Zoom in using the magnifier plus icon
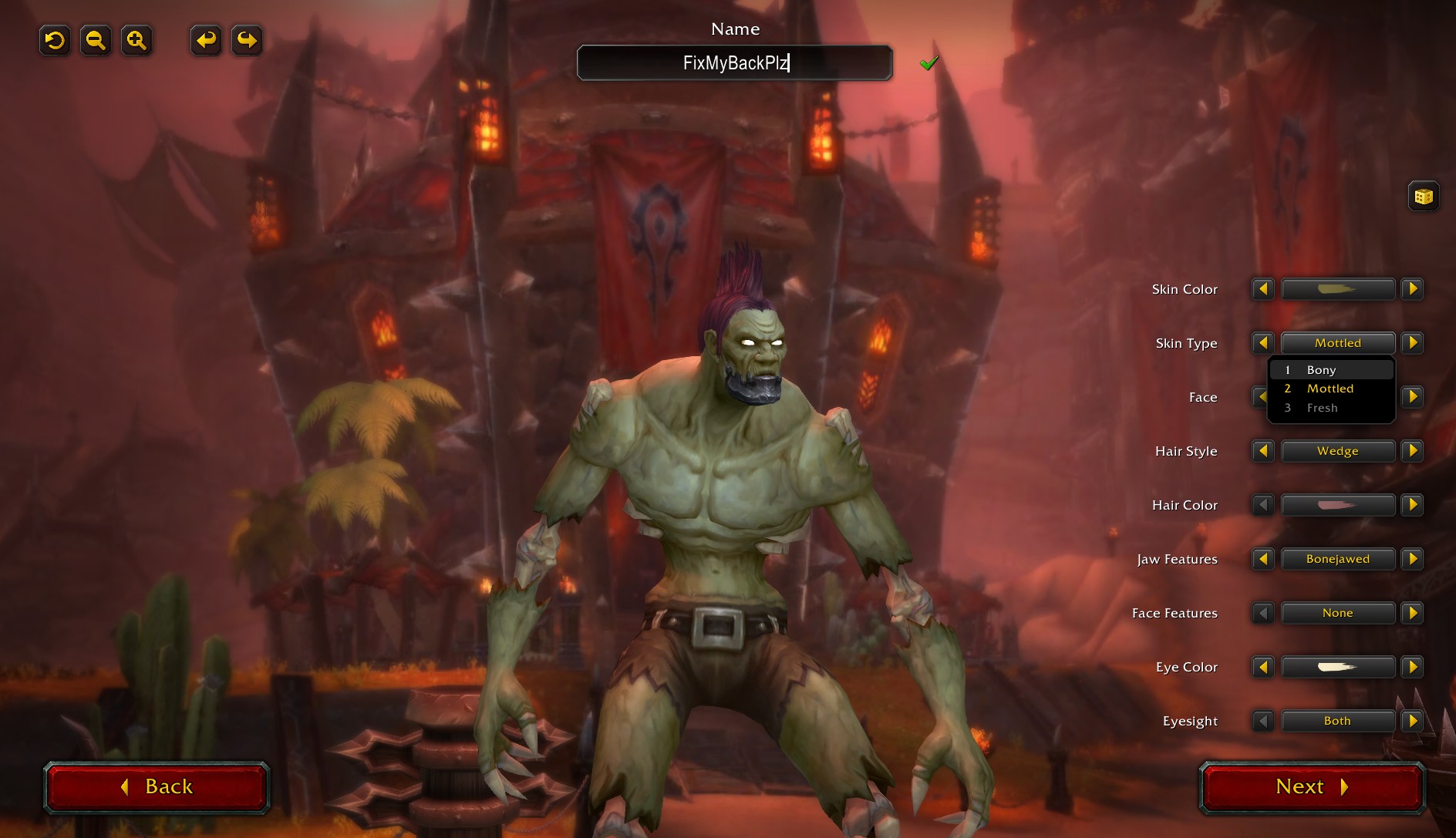 [x=136, y=40]
